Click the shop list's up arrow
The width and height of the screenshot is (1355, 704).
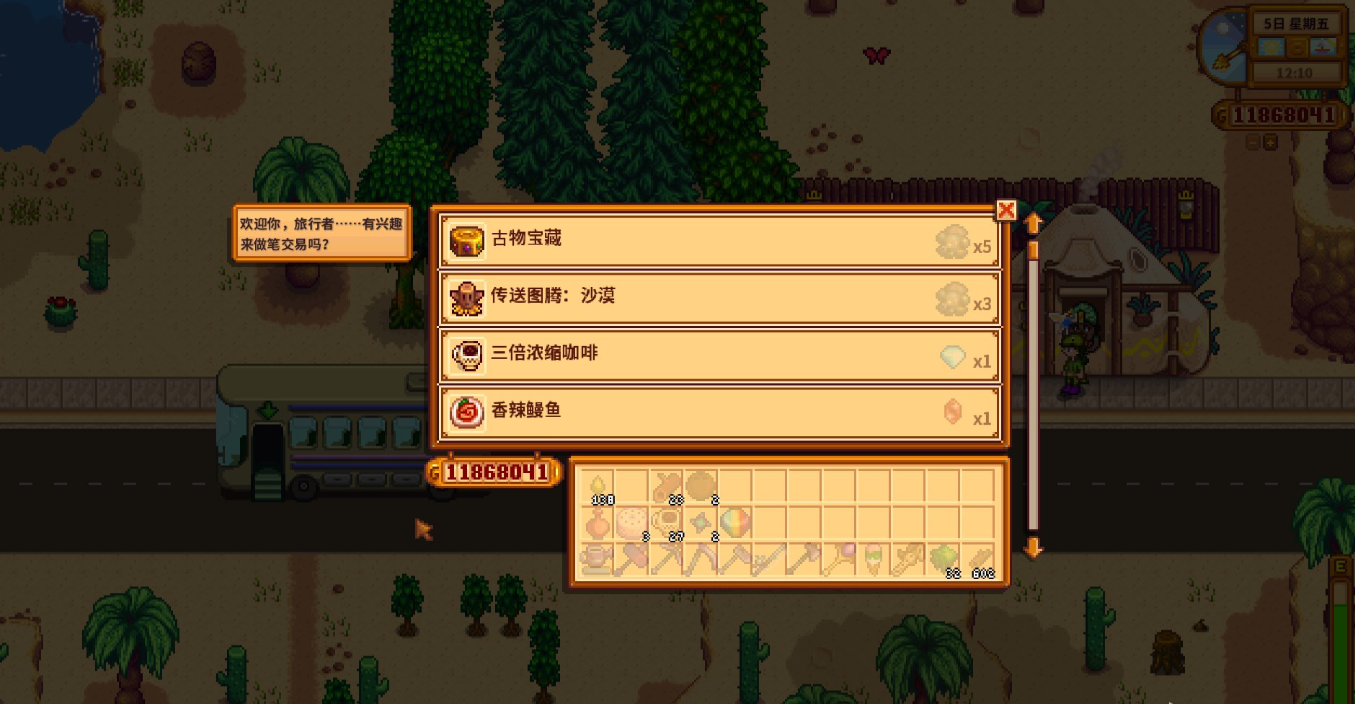tap(1033, 222)
